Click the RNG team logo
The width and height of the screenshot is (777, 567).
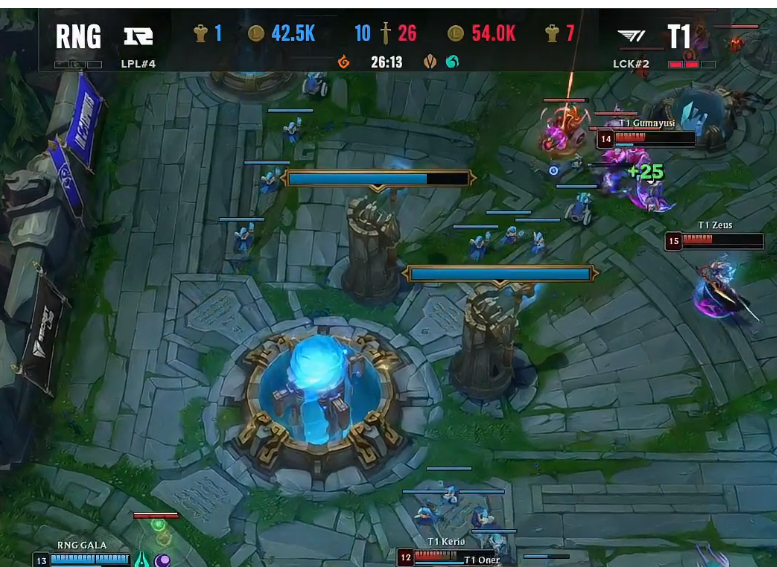coord(138,37)
